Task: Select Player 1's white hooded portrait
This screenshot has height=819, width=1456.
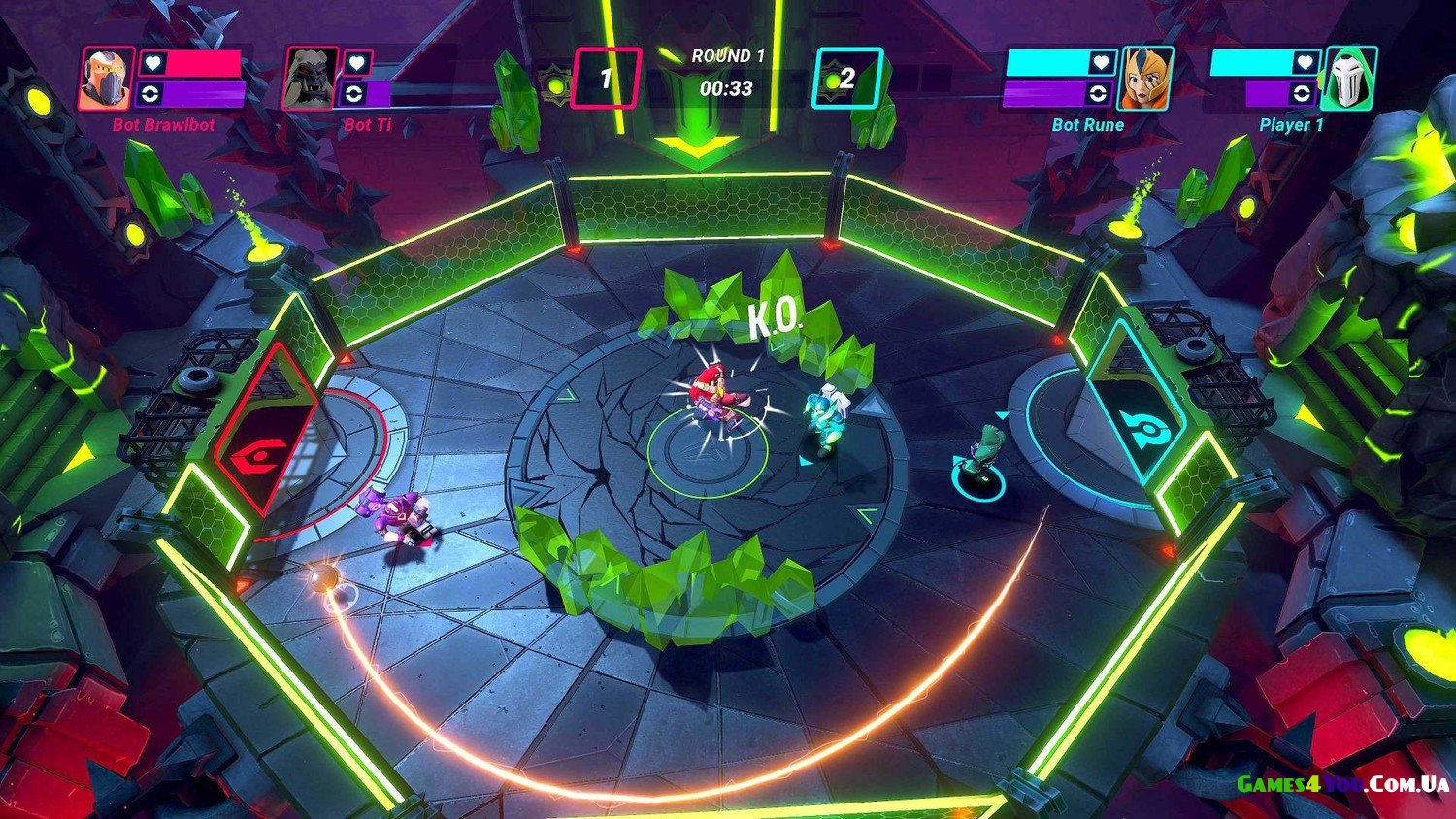Action: 1349,79
